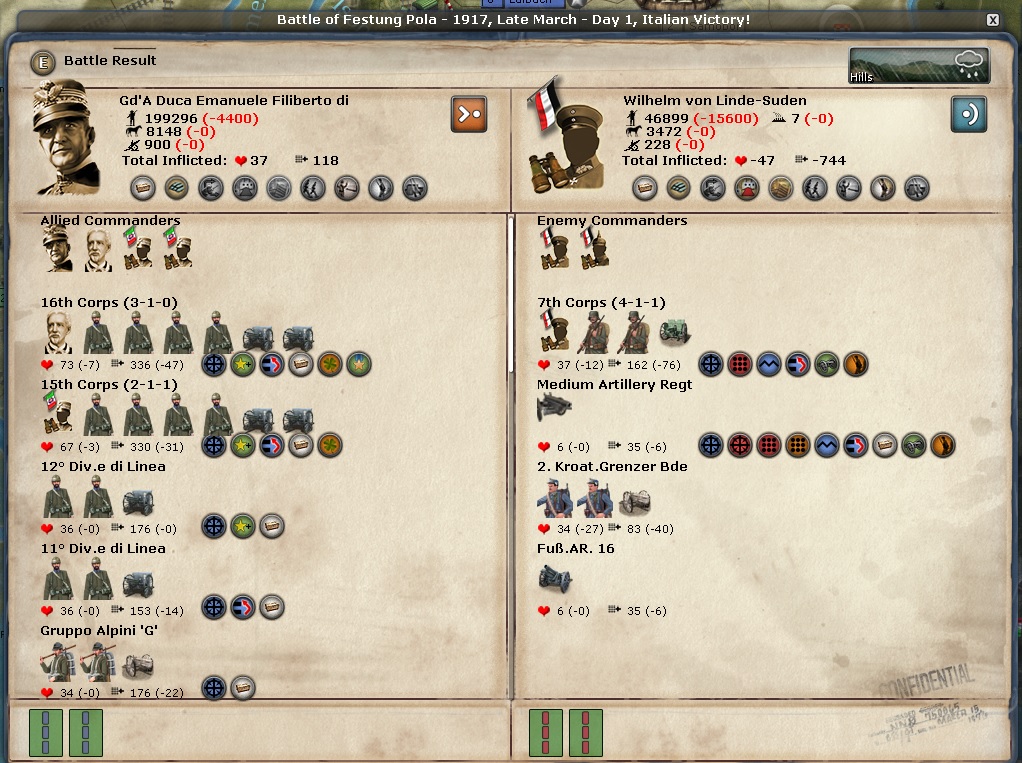Select the Gruppo Alpini 'G' unit

[x=99, y=631]
